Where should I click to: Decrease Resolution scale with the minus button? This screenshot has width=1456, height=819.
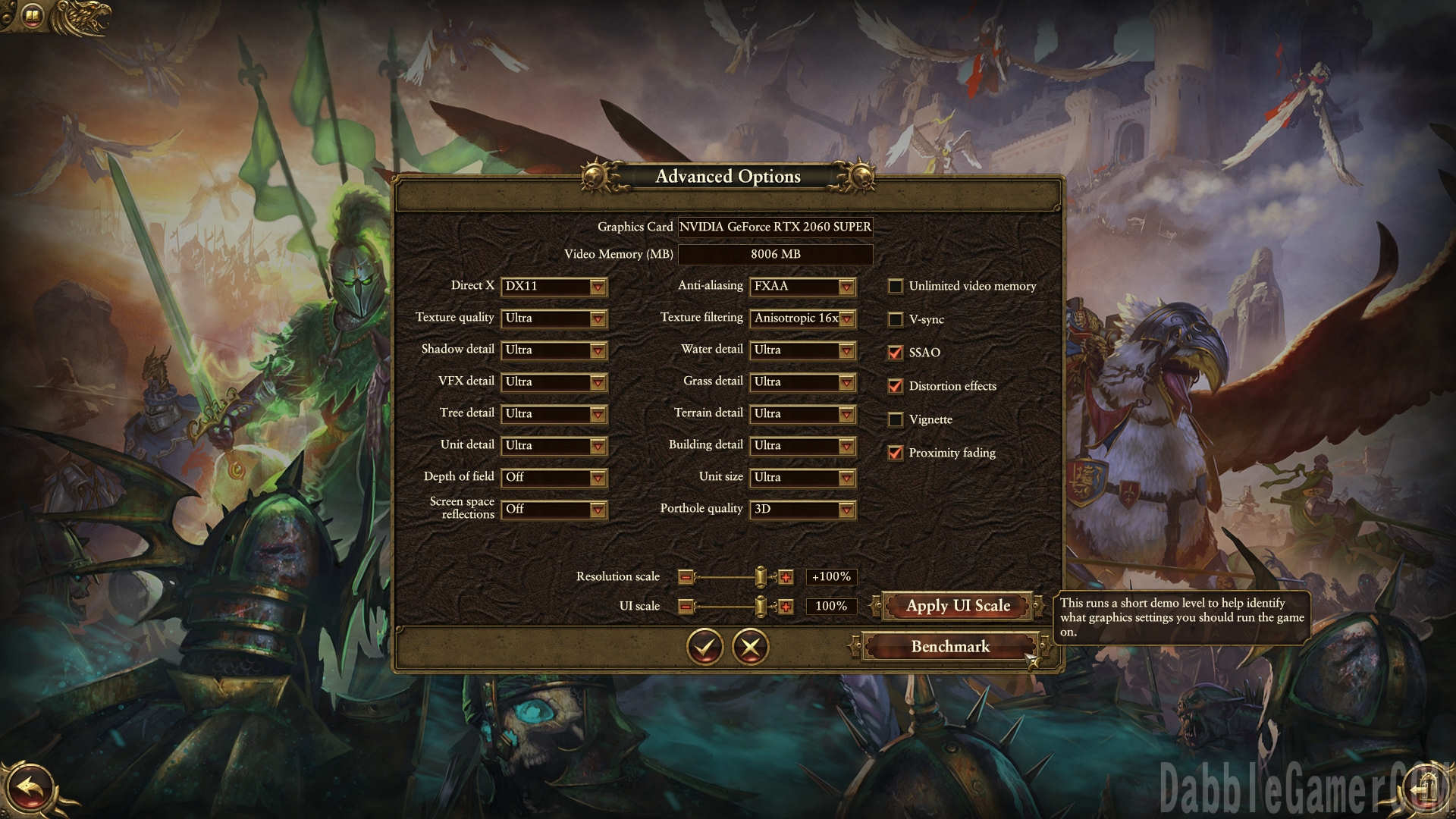686,578
